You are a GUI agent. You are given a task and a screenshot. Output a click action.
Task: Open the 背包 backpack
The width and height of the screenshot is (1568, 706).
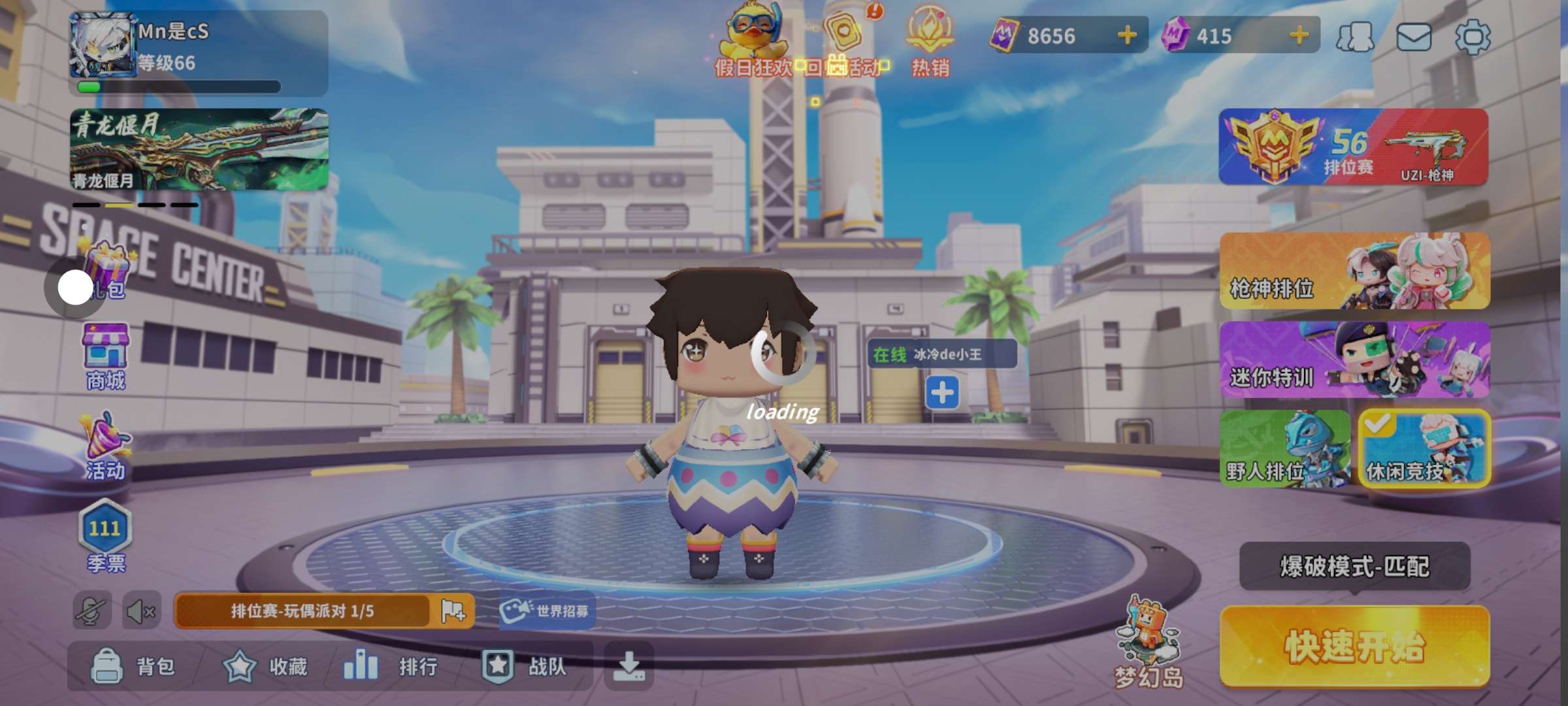[133, 666]
